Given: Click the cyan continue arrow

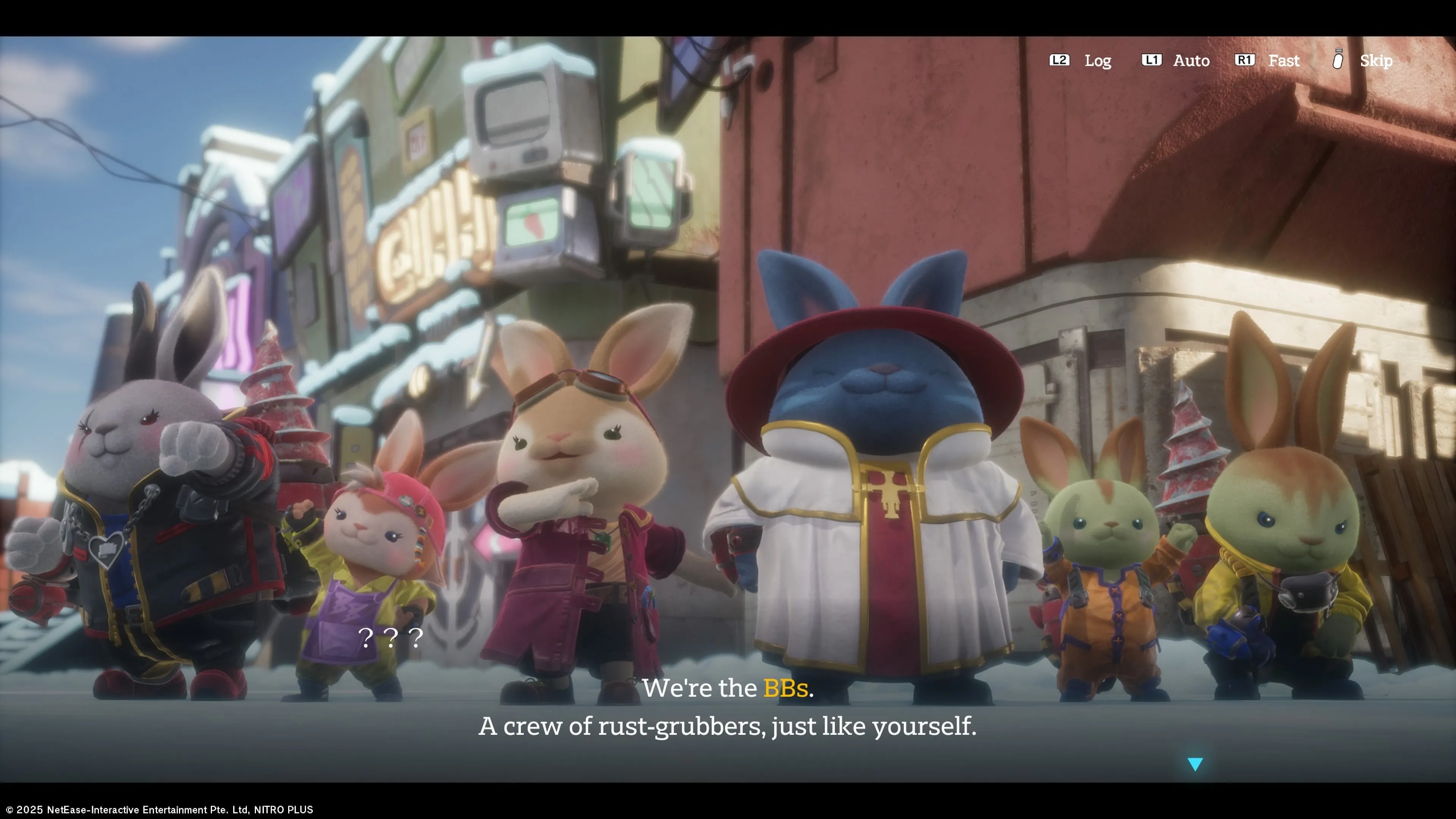Looking at the screenshot, I should (1195, 764).
